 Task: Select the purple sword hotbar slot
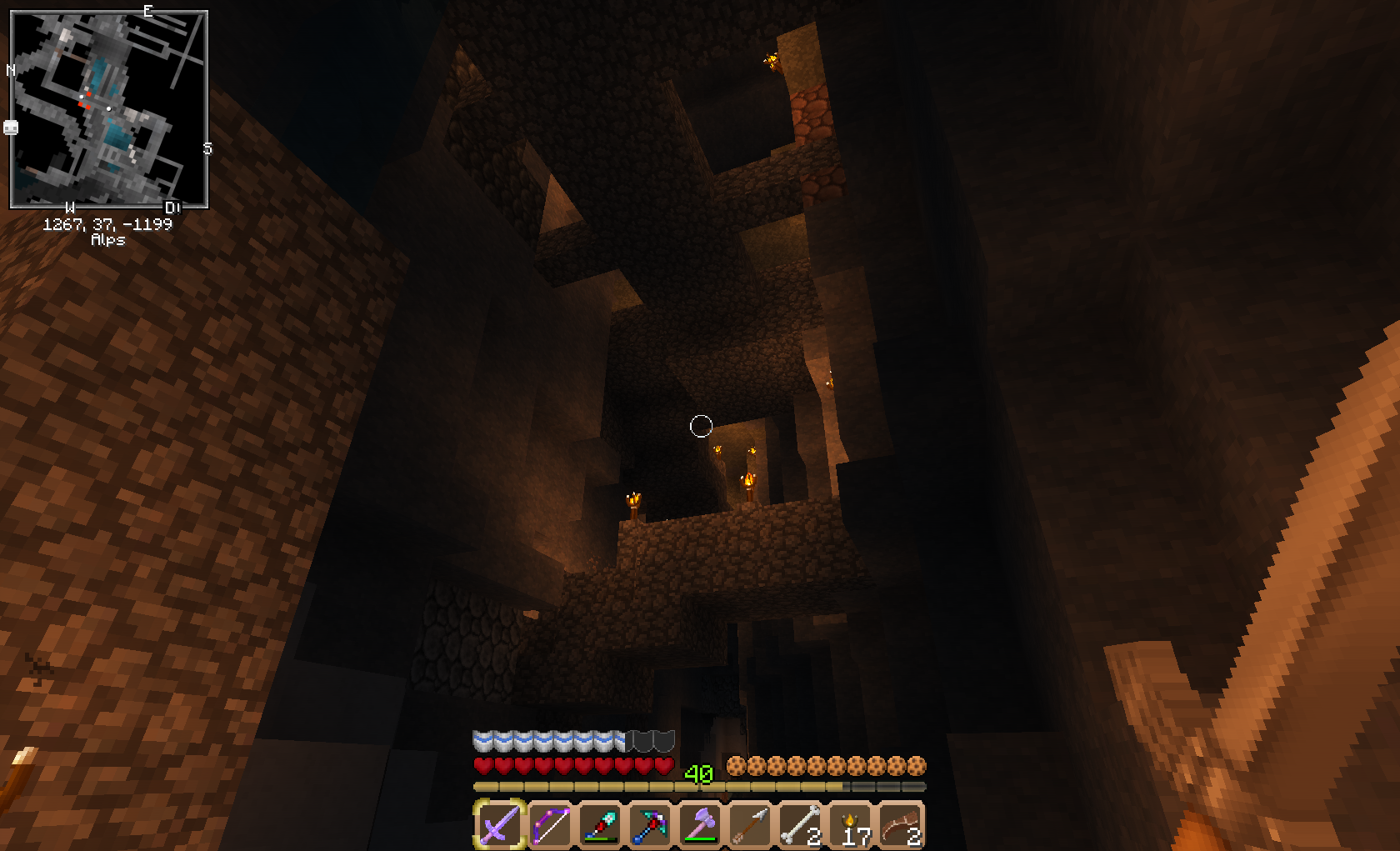[x=500, y=824]
